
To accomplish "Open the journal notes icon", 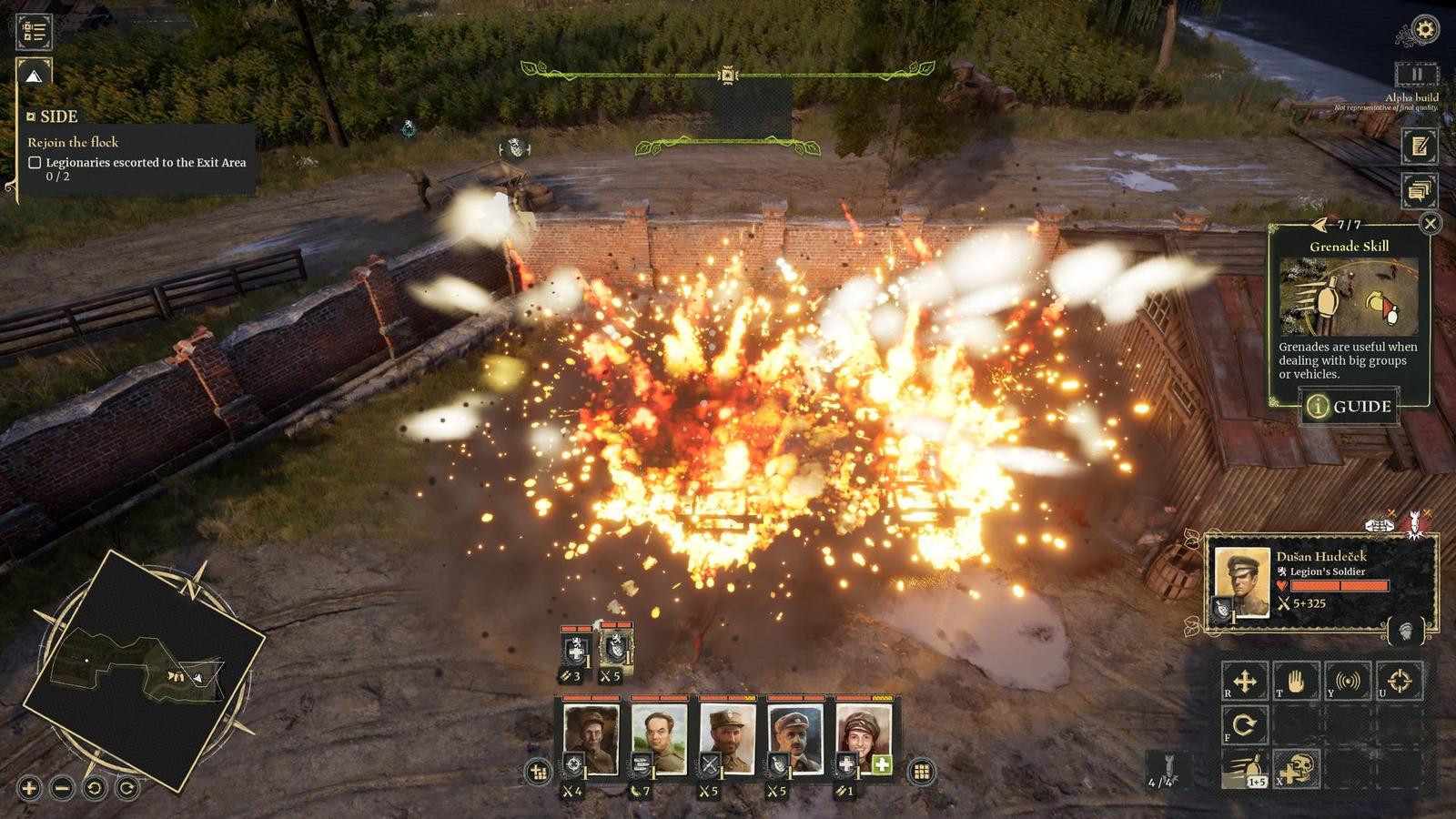I will 1419,146.
